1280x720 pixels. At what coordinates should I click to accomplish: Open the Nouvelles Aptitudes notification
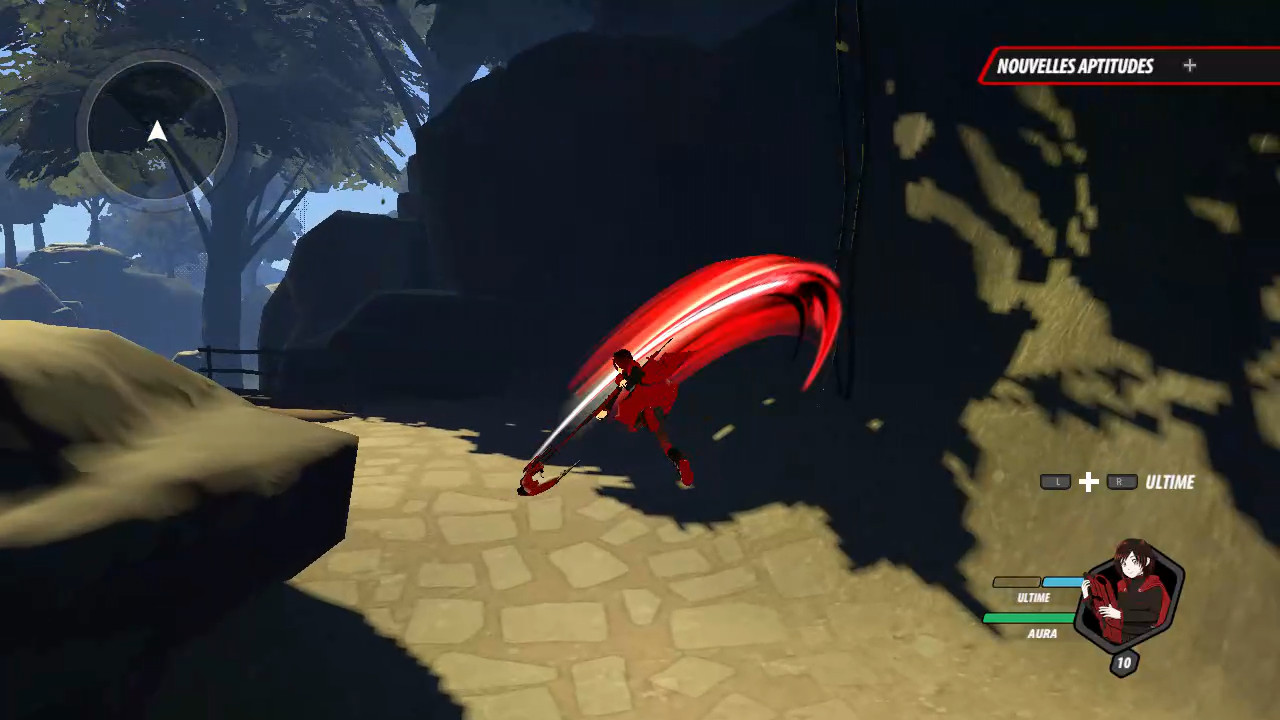tap(1095, 66)
